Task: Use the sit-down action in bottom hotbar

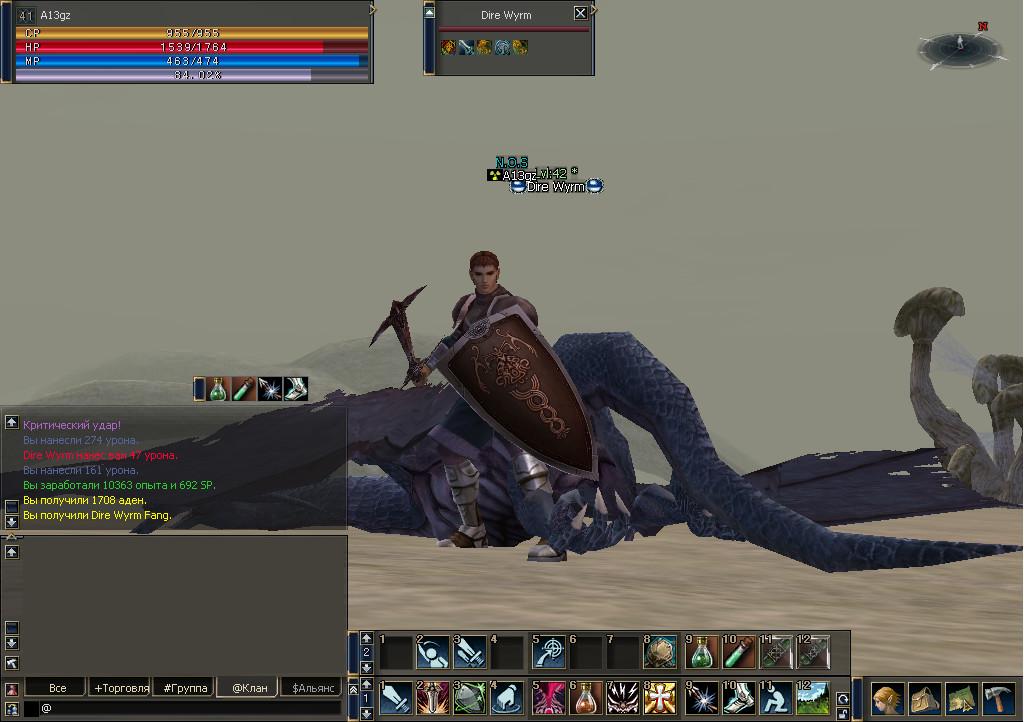Action: coord(775,697)
